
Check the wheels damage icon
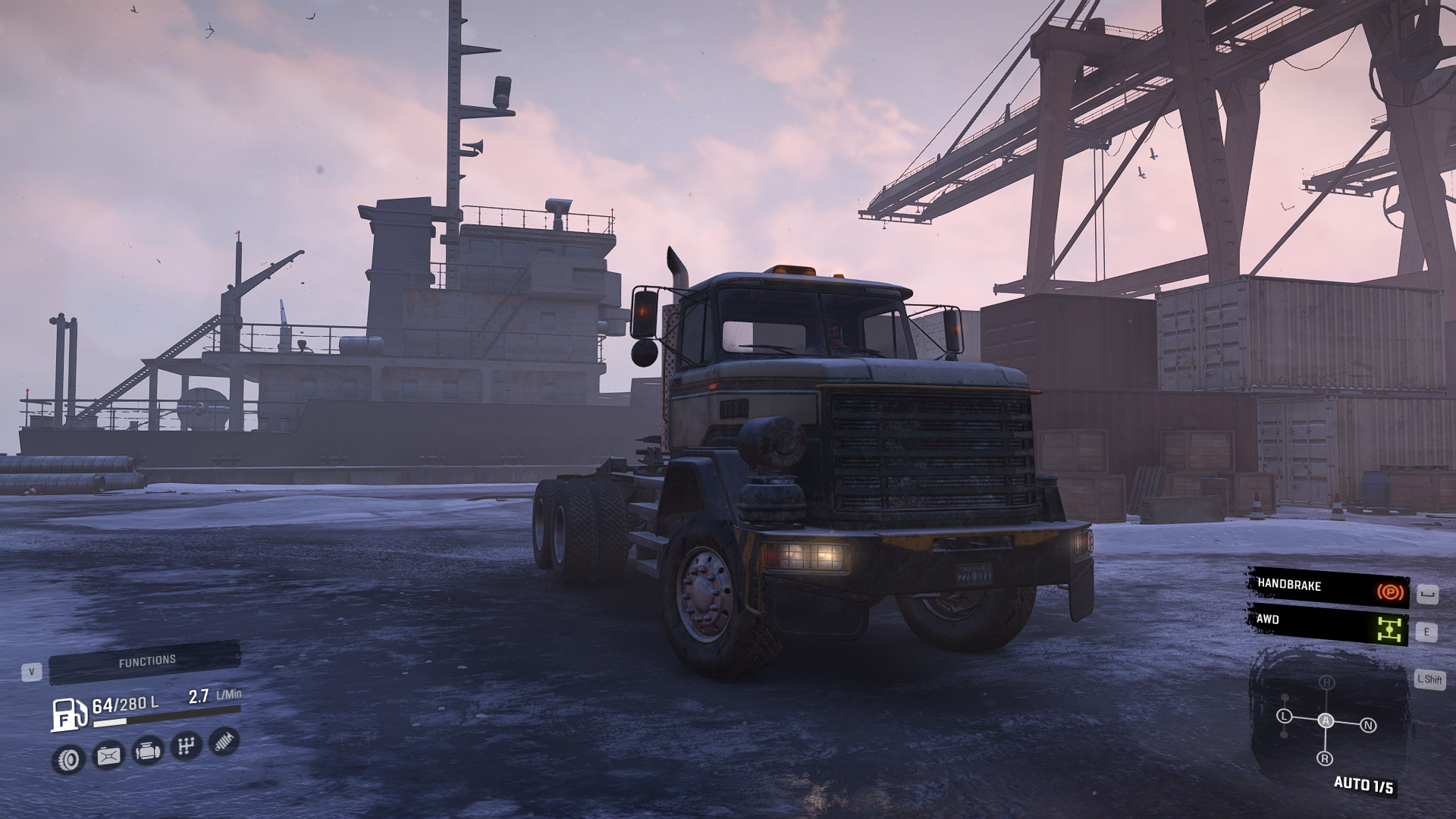(x=69, y=759)
